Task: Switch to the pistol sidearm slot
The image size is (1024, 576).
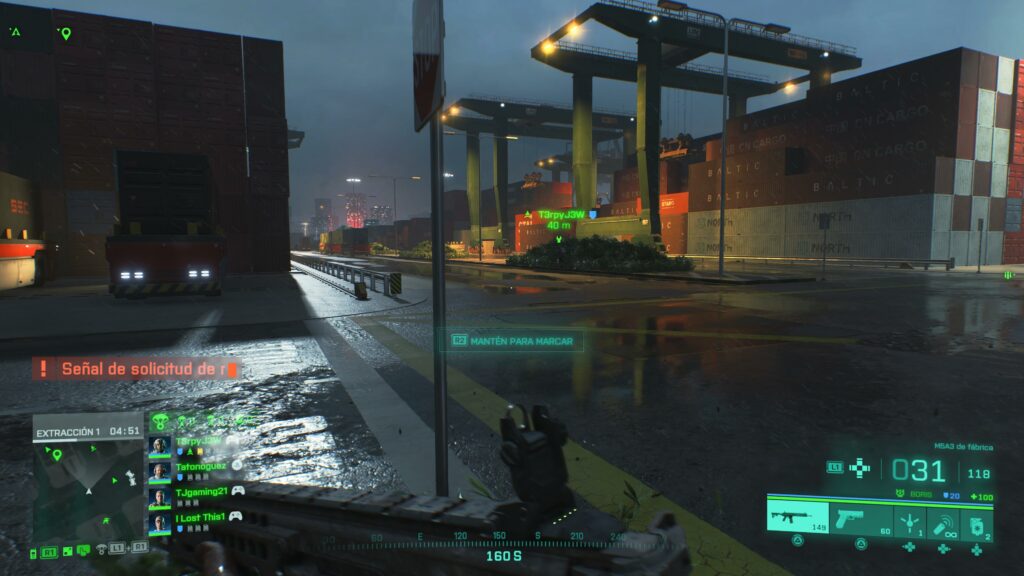Action: click(x=861, y=519)
